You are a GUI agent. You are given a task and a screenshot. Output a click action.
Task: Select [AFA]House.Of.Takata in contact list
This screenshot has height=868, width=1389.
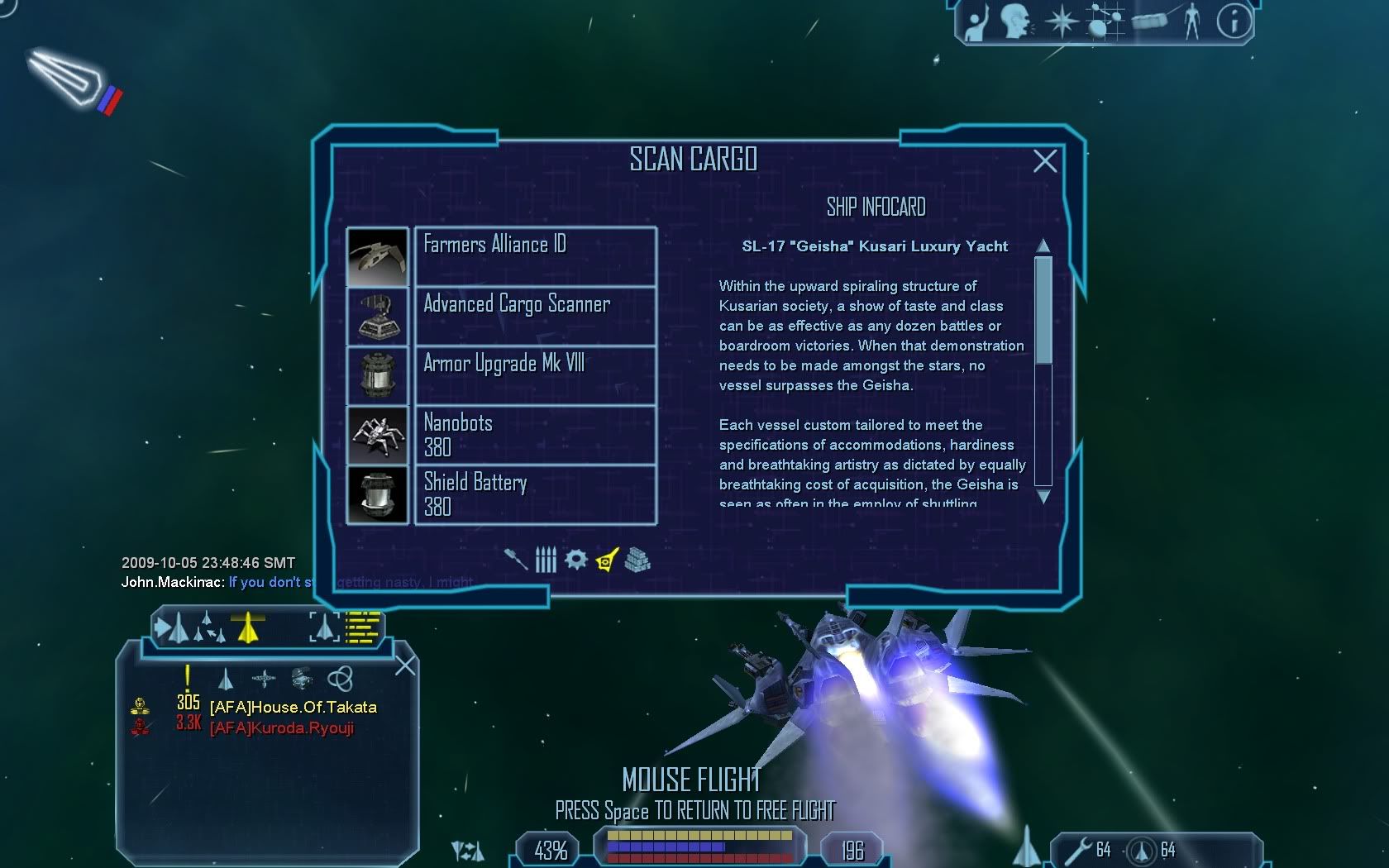click(x=293, y=707)
